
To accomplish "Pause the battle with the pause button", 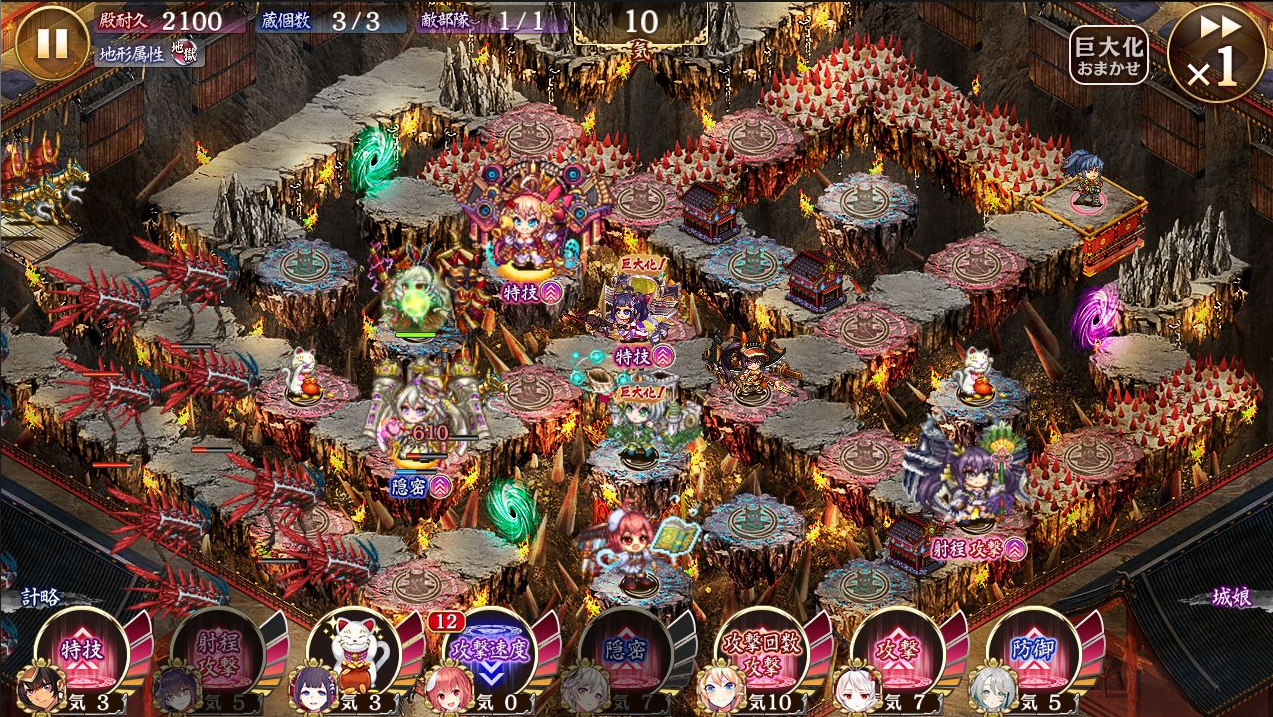I will point(52,42).
